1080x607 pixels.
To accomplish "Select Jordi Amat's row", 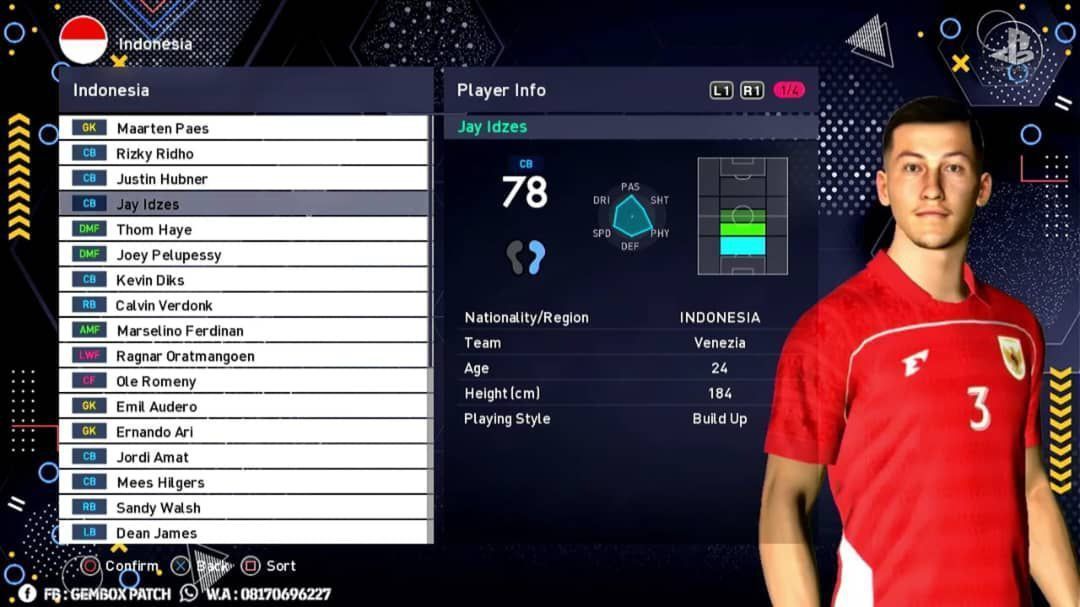I will [x=243, y=457].
